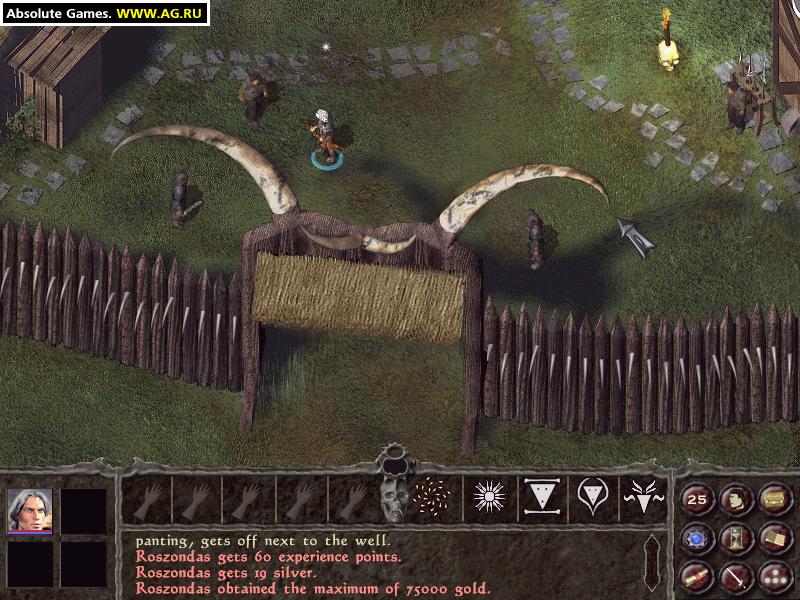The image size is (800, 600).
Task: Click the four-dots formation button
Action: tap(773, 576)
